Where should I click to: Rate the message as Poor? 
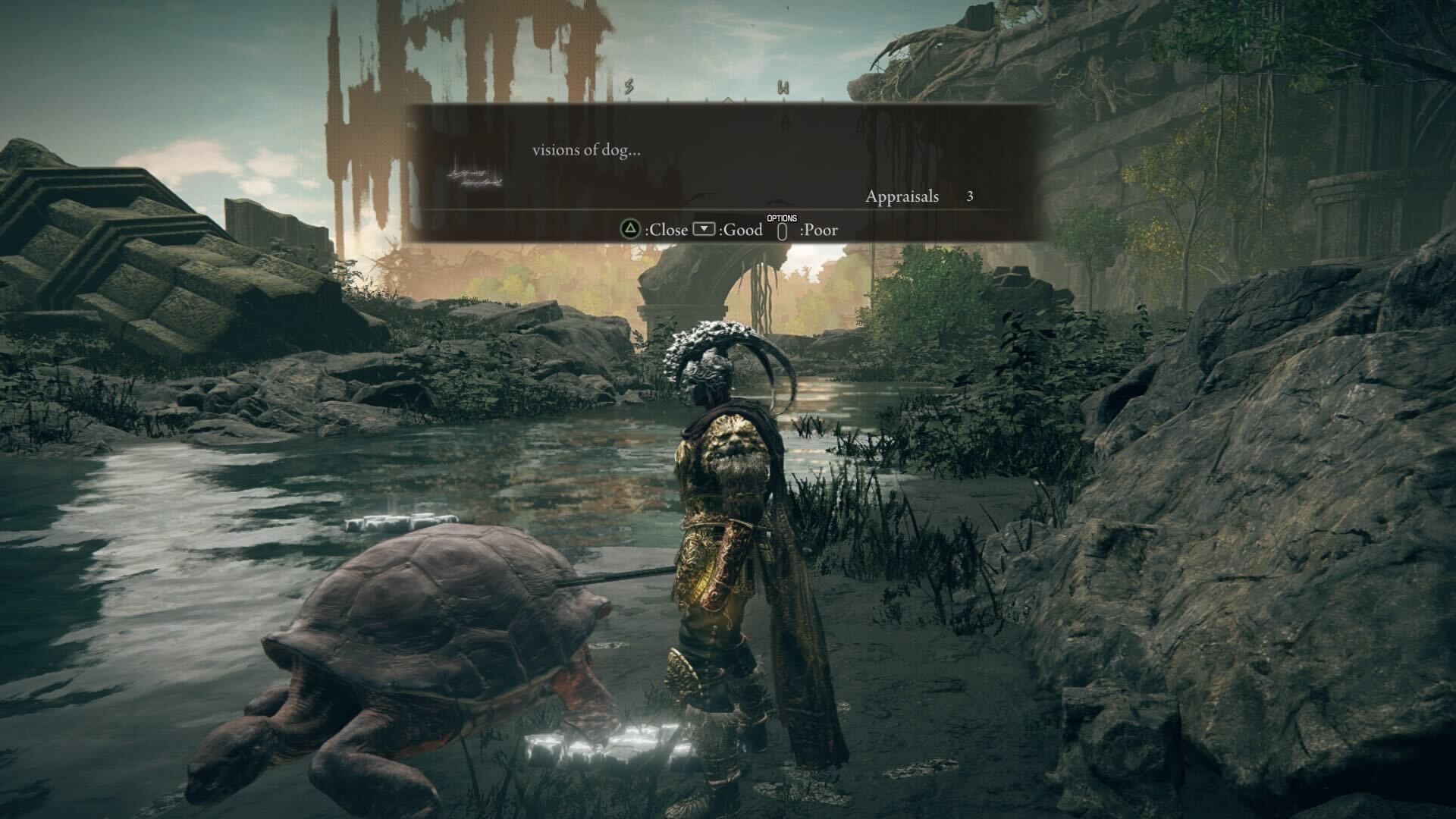pyautogui.click(x=808, y=230)
